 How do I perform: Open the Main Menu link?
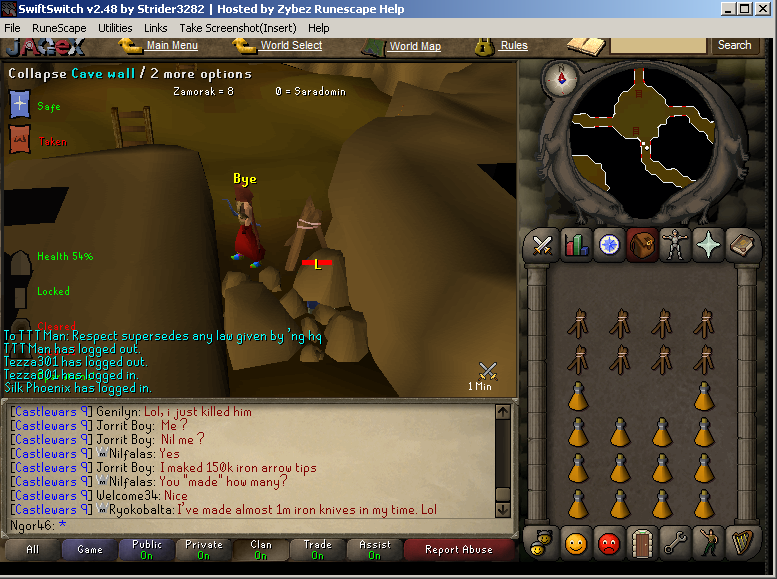[x=171, y=45]
